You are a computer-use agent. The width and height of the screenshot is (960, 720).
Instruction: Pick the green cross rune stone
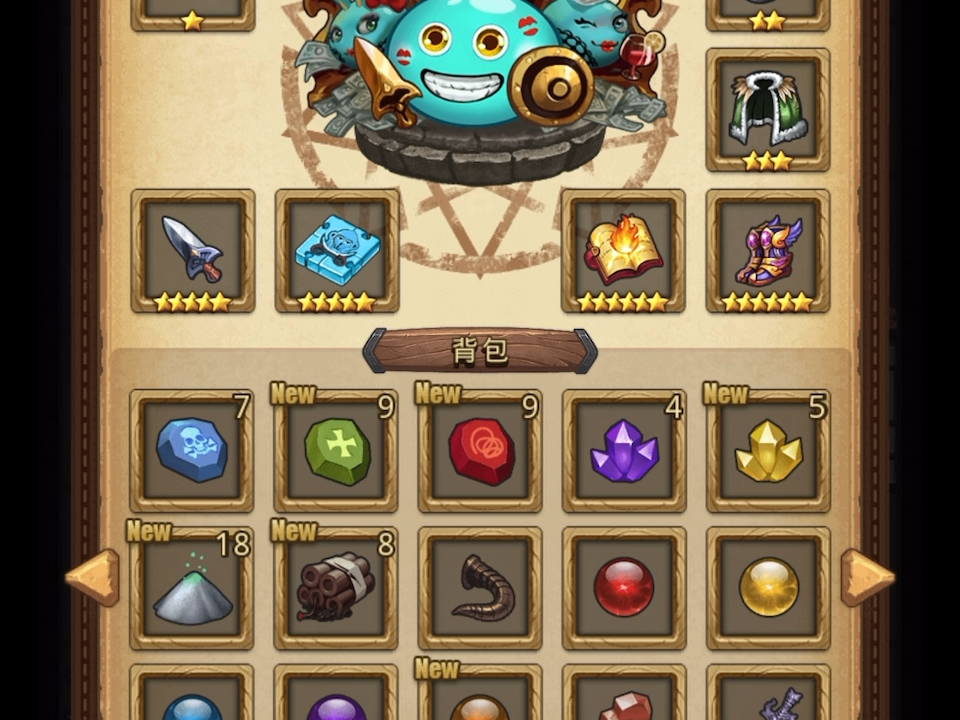[337, 451]
